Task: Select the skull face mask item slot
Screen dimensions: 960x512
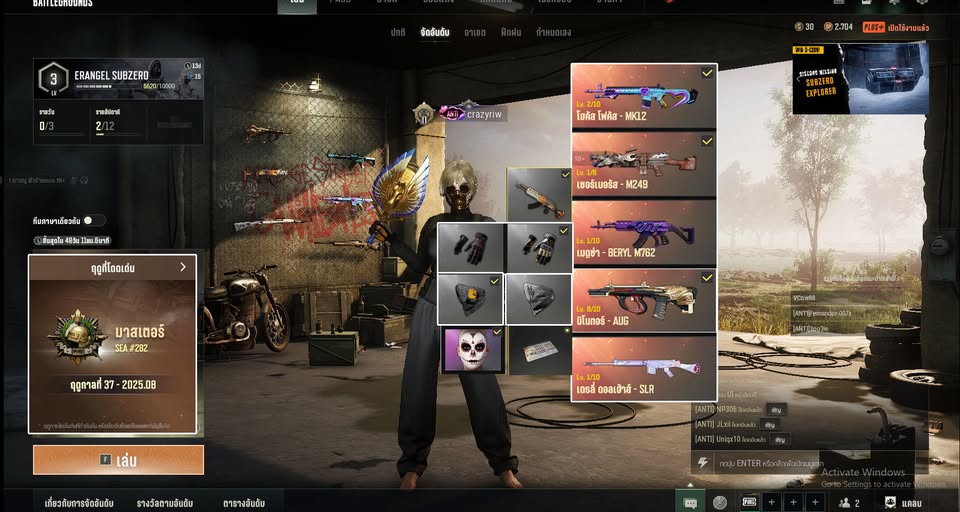Action: click(472, 350)
